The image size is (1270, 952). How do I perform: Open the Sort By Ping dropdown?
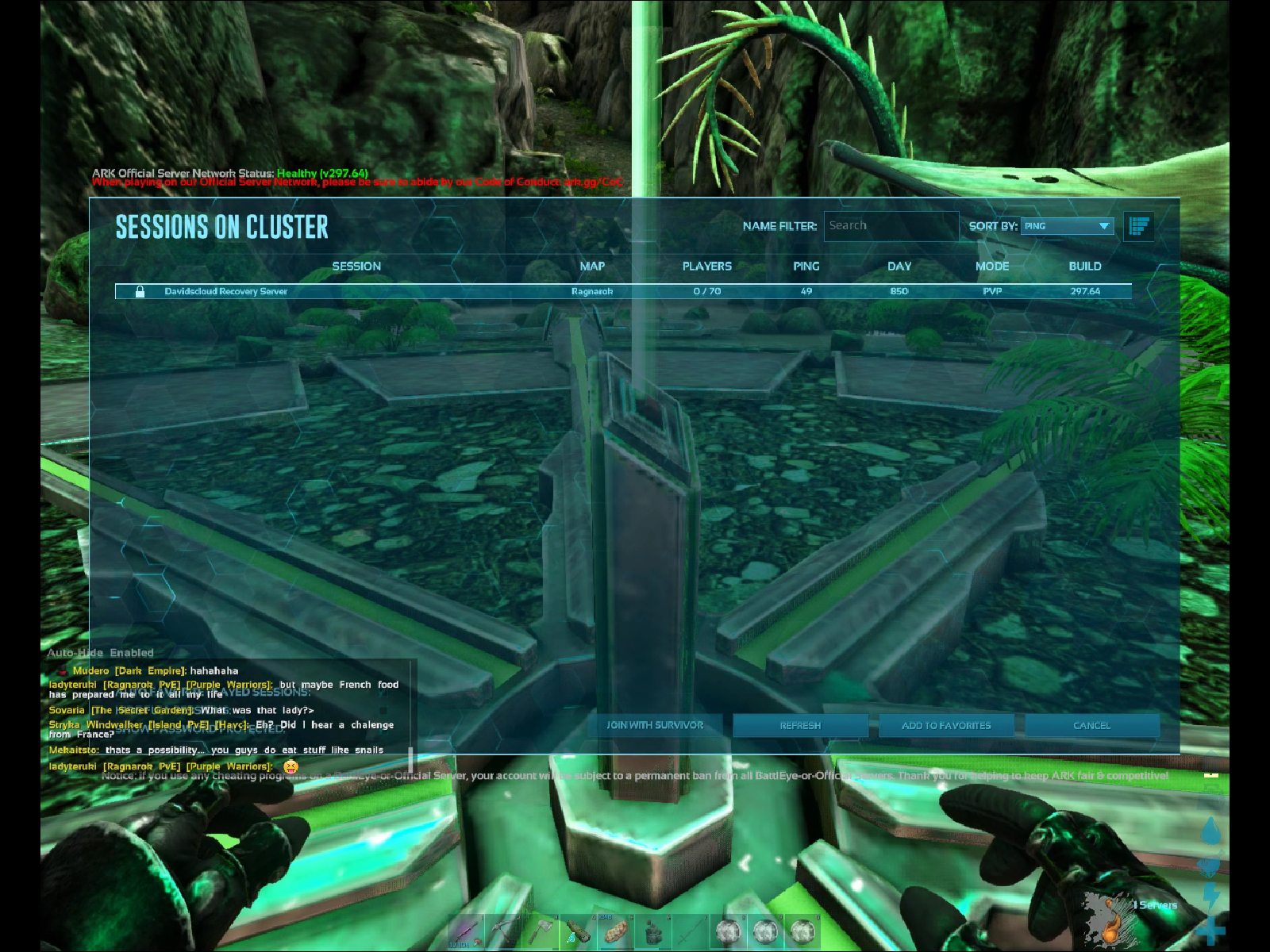pyautogui.click(x=1067, y=226)
